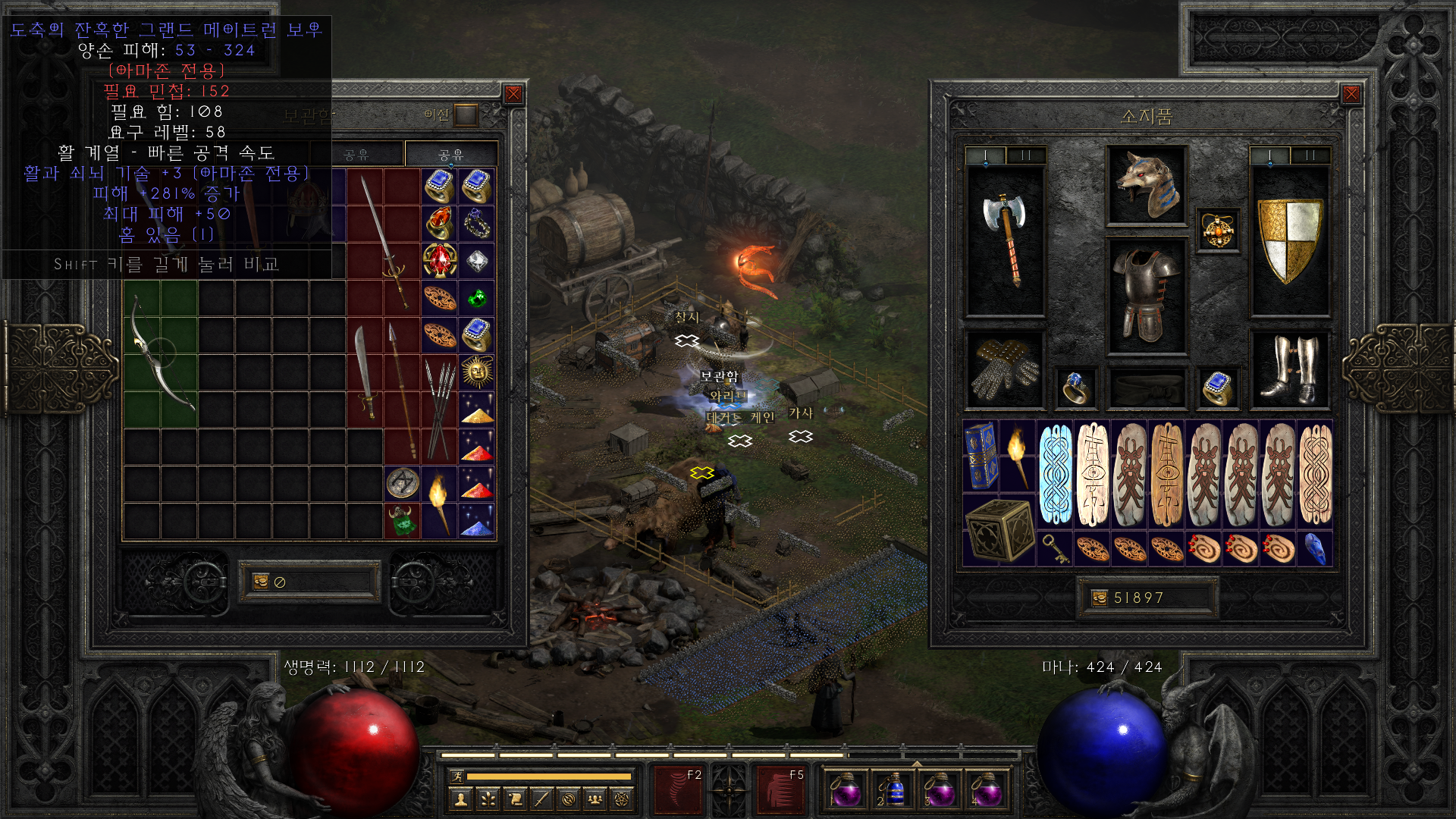Image resolution: width=1456 pixels, height=819 pixels.
Task: Select the equipped chain gloves
Action: click(x=1005, y=369)
